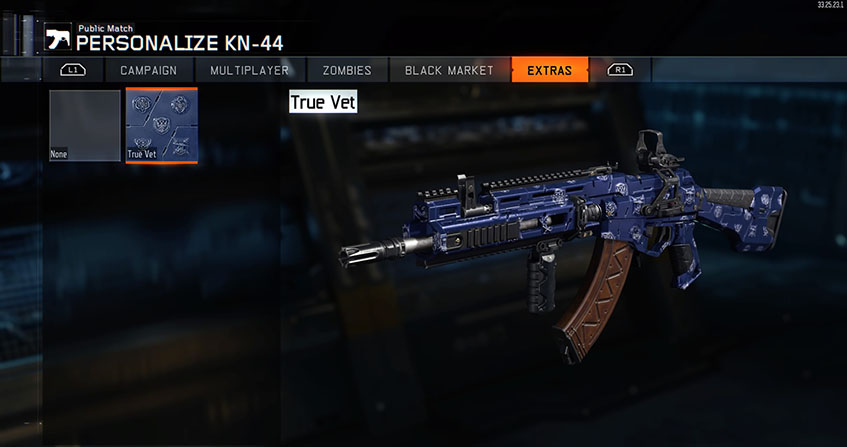Select the None camo tile
This screenshot has height=447, width=847.
click(85, 125)
